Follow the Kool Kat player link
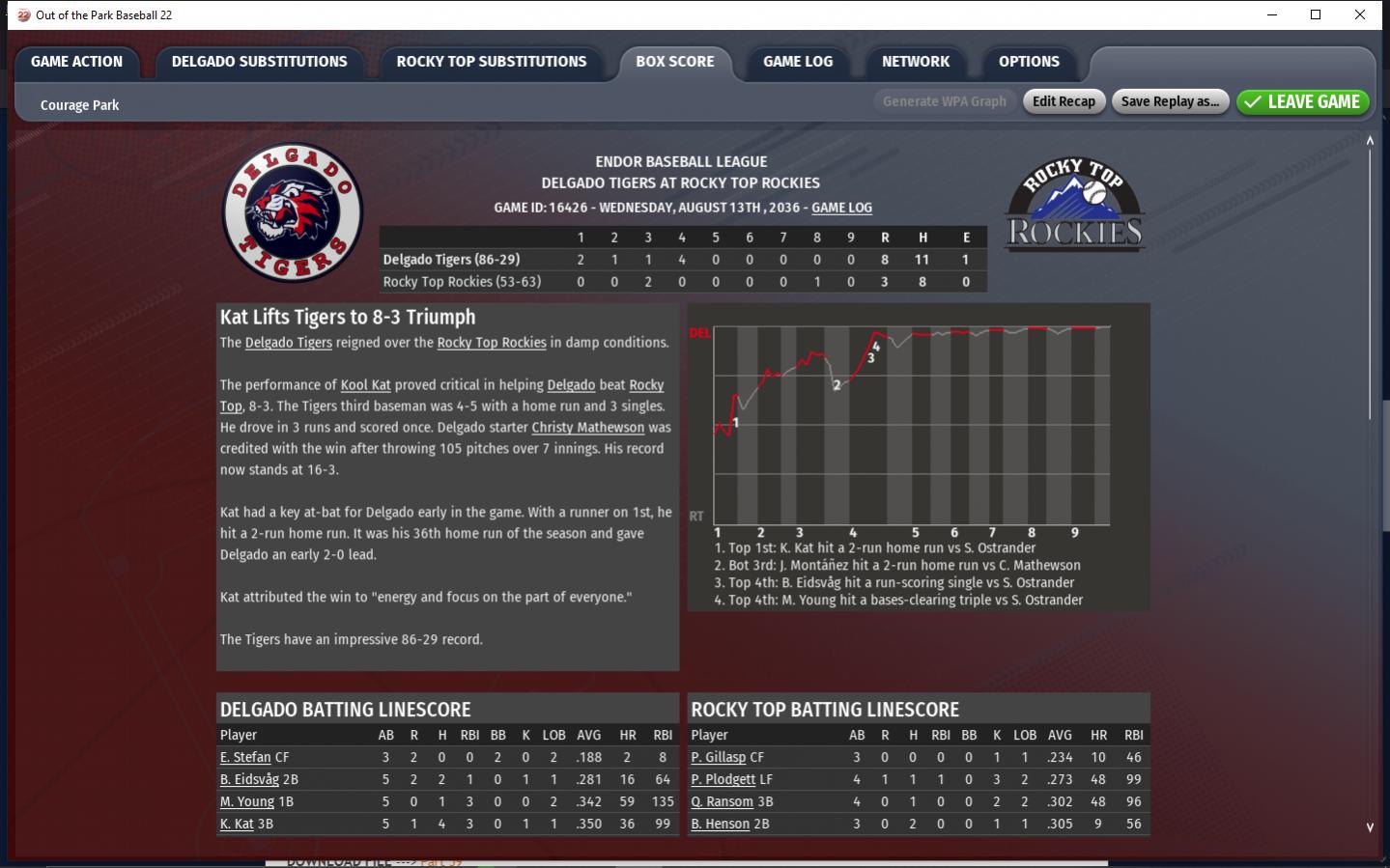The height and width of the screenshot is (868, 1390). [x=365, y=385]
